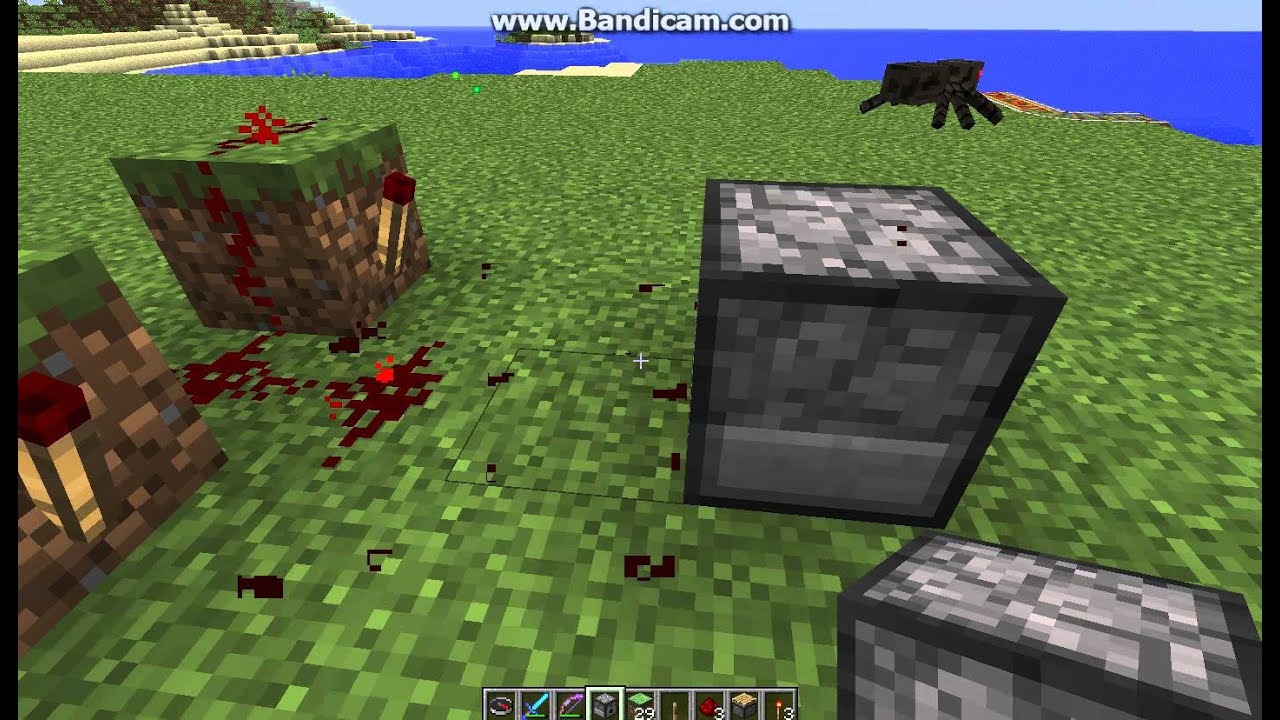Select the redstone dust slot

tap(709, 705)
